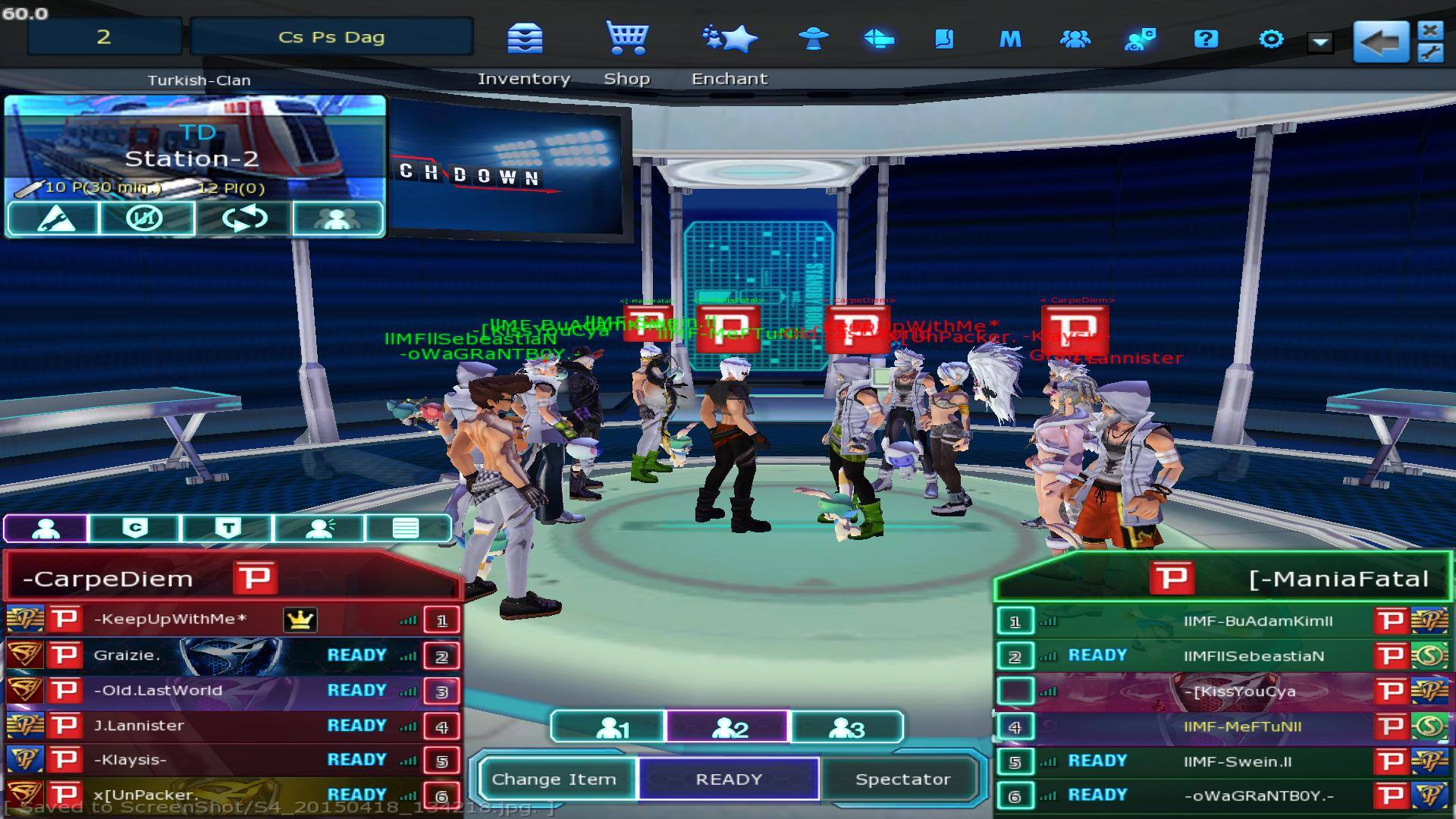
Task: Open the Enchant stars menu
Action: (730, 39)
